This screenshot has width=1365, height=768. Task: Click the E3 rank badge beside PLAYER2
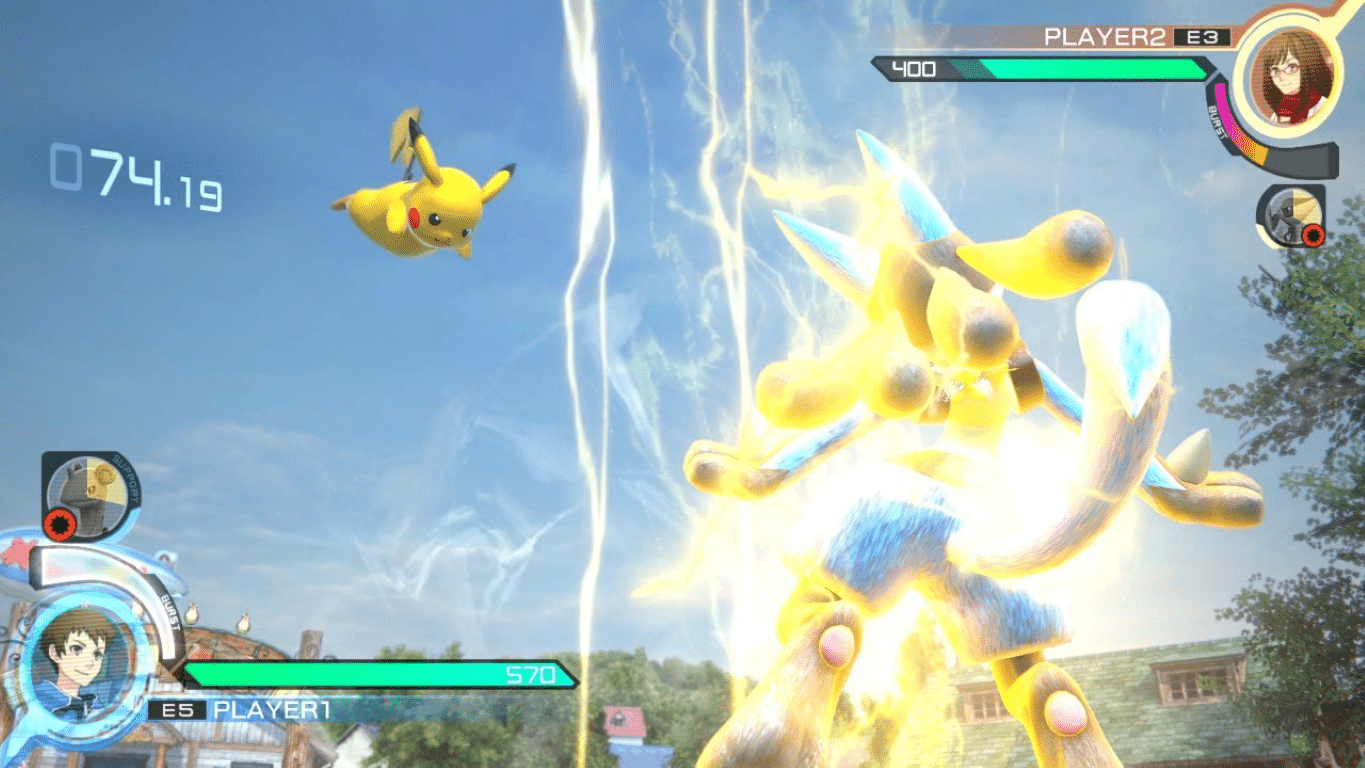coord(1200,34)
